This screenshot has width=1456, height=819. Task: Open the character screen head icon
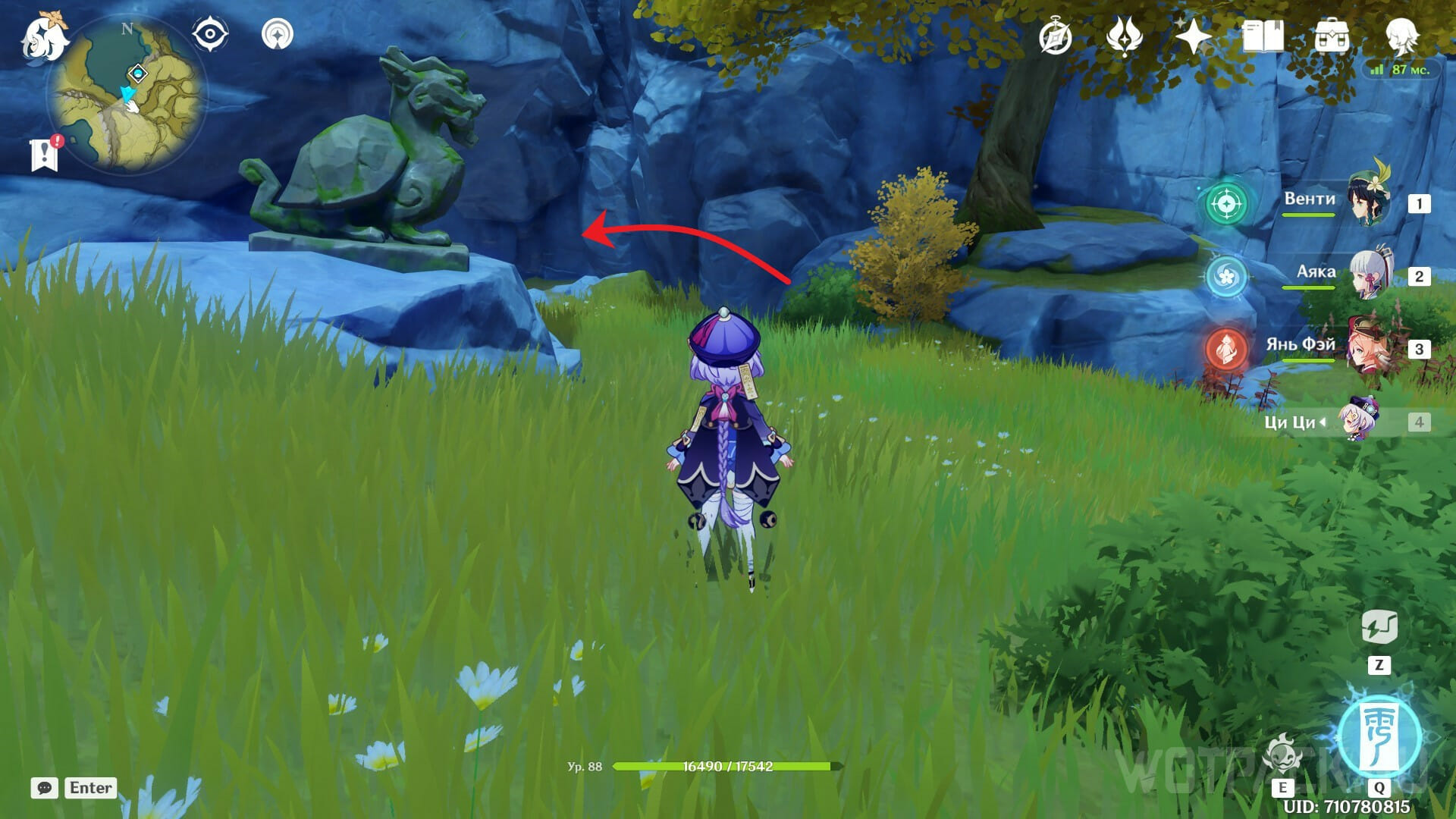point(1401,36)
